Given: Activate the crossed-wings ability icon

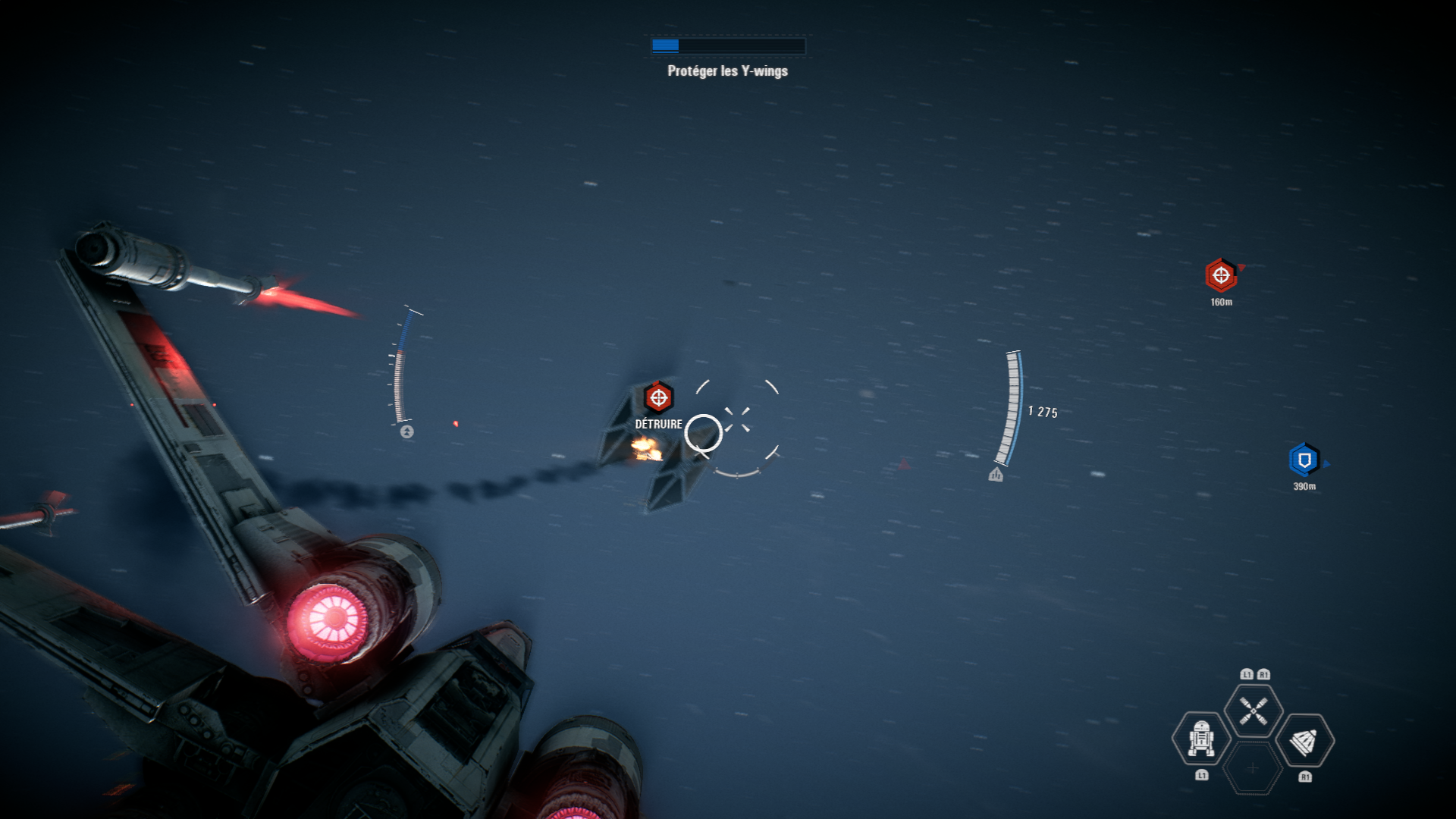Looking at the screenshot, I should pos(1253,711).
